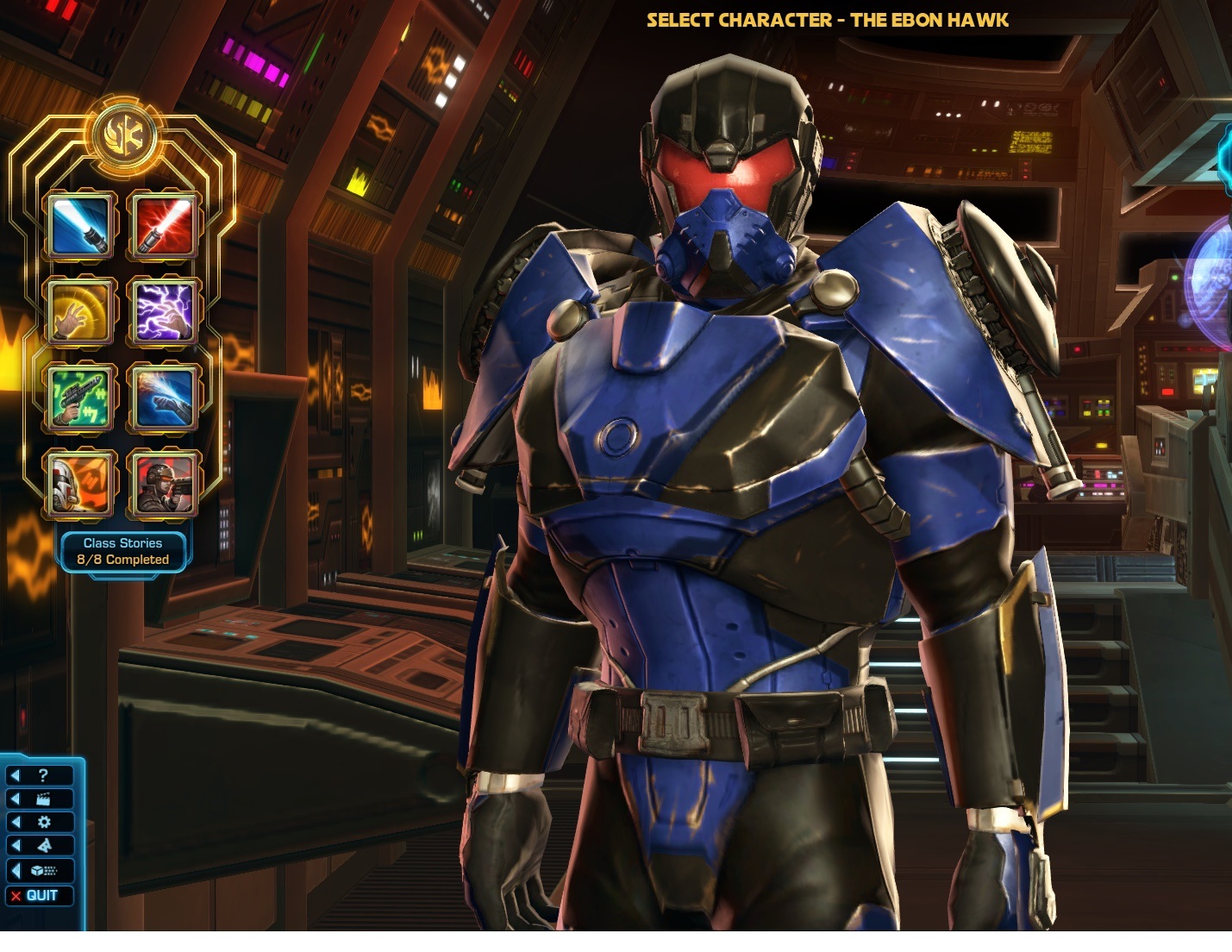Select the Smuggler blaster-and-credits icon
The height and width of the screenshot is (952, 1232).
click(80, 398)
